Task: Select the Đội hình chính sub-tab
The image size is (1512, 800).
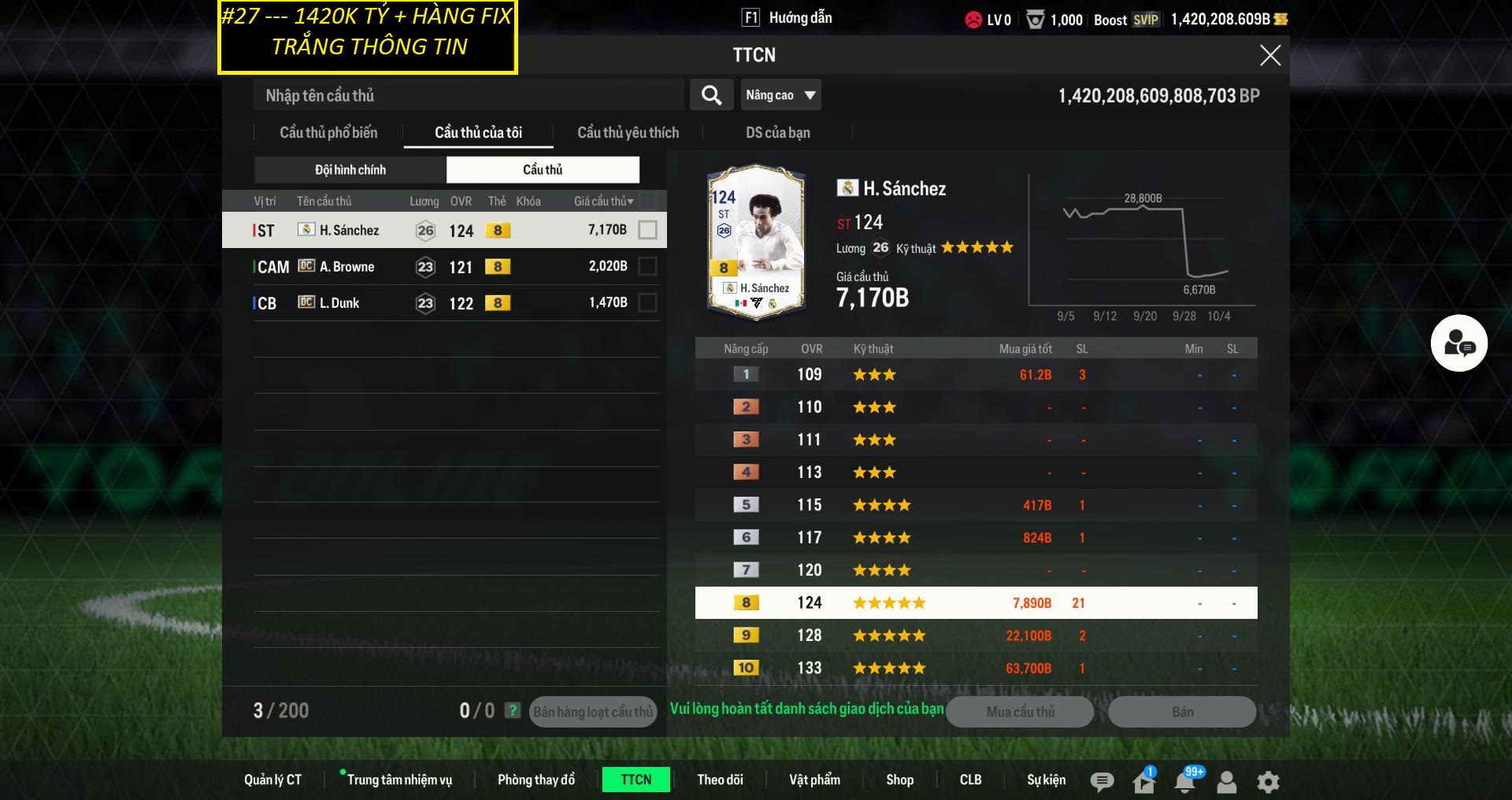Action: pyautogui.click(x=350, y=169)
